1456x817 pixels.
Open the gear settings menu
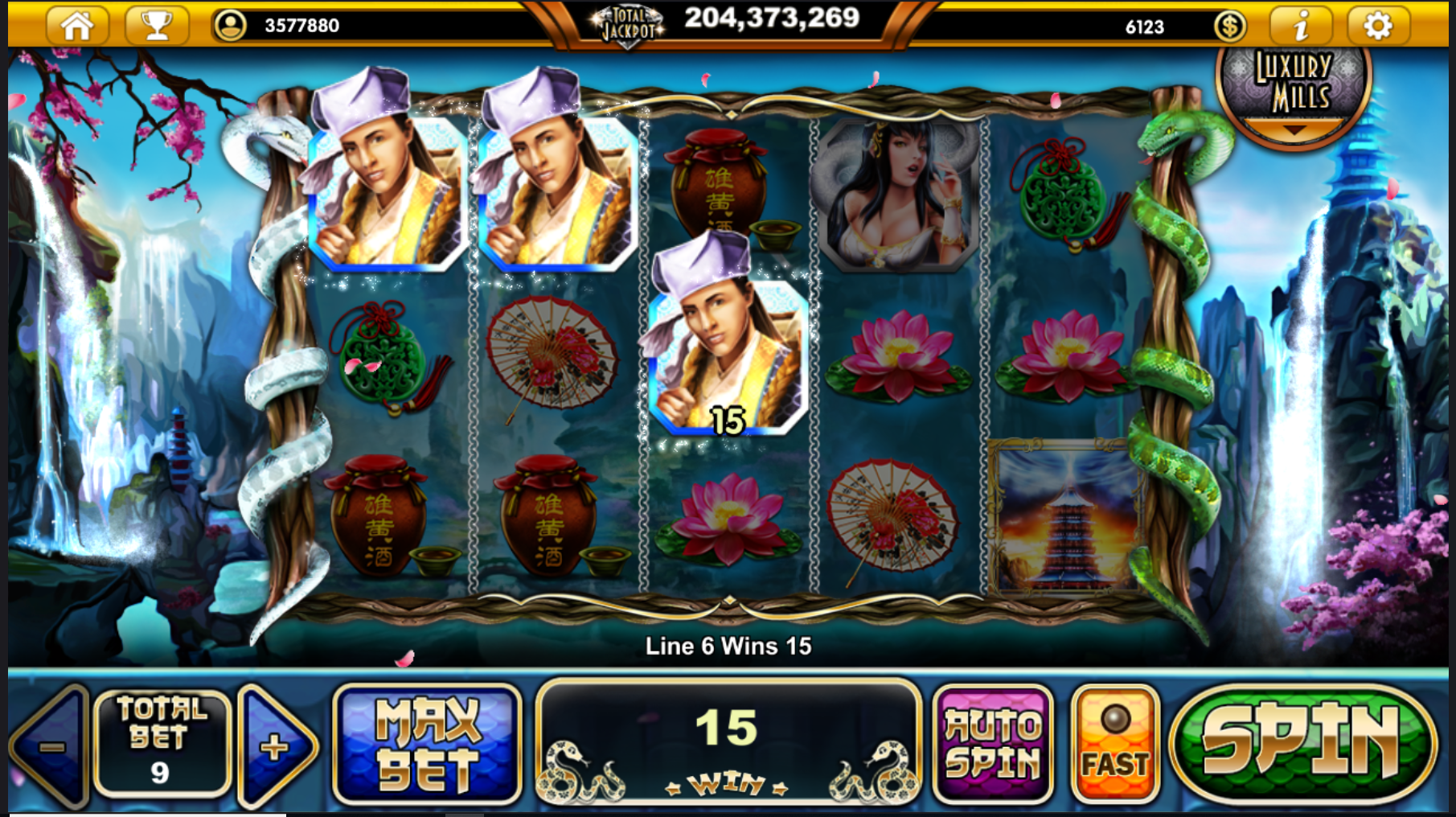point(1377,26)
